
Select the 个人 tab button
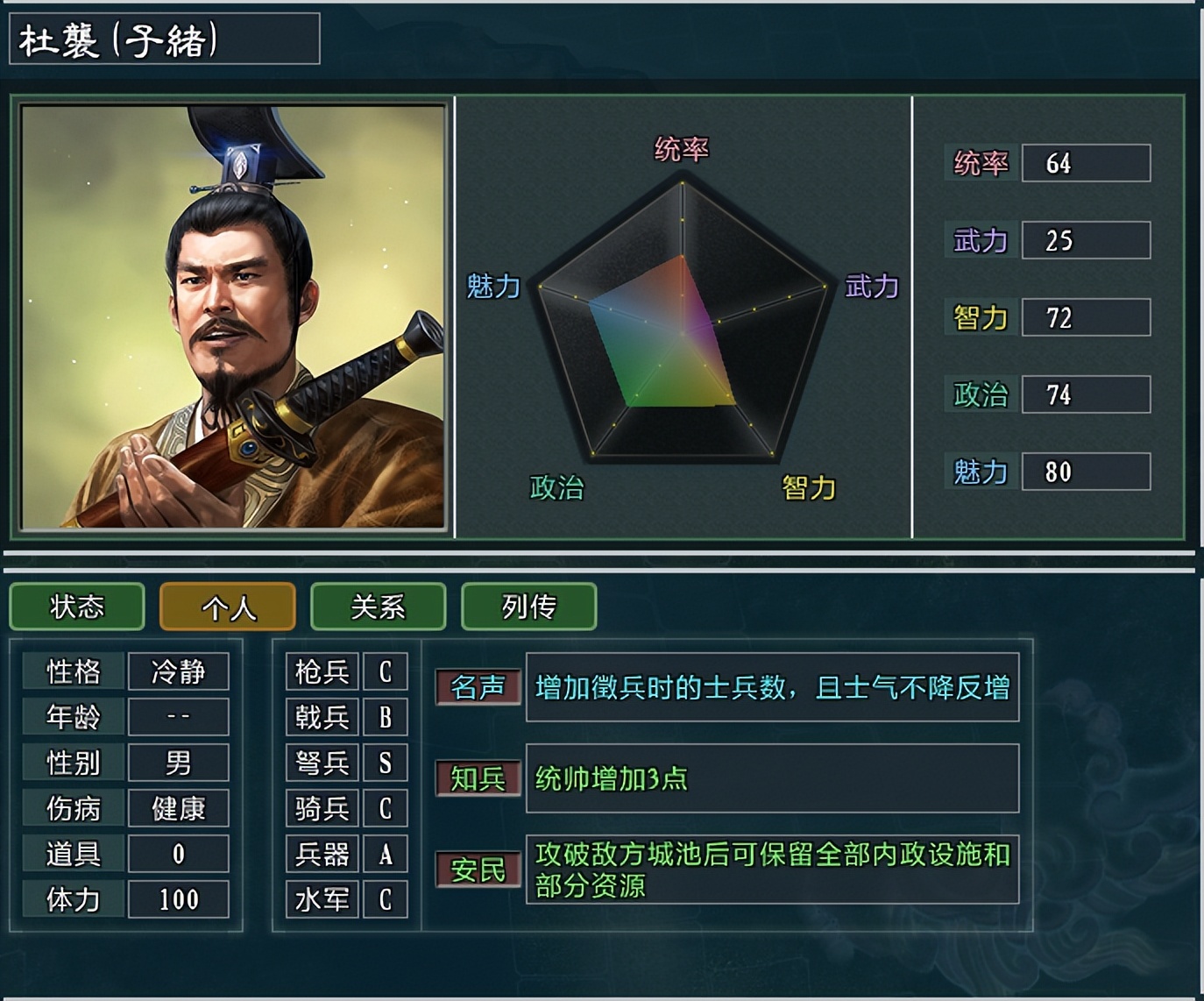coord(227,607)
